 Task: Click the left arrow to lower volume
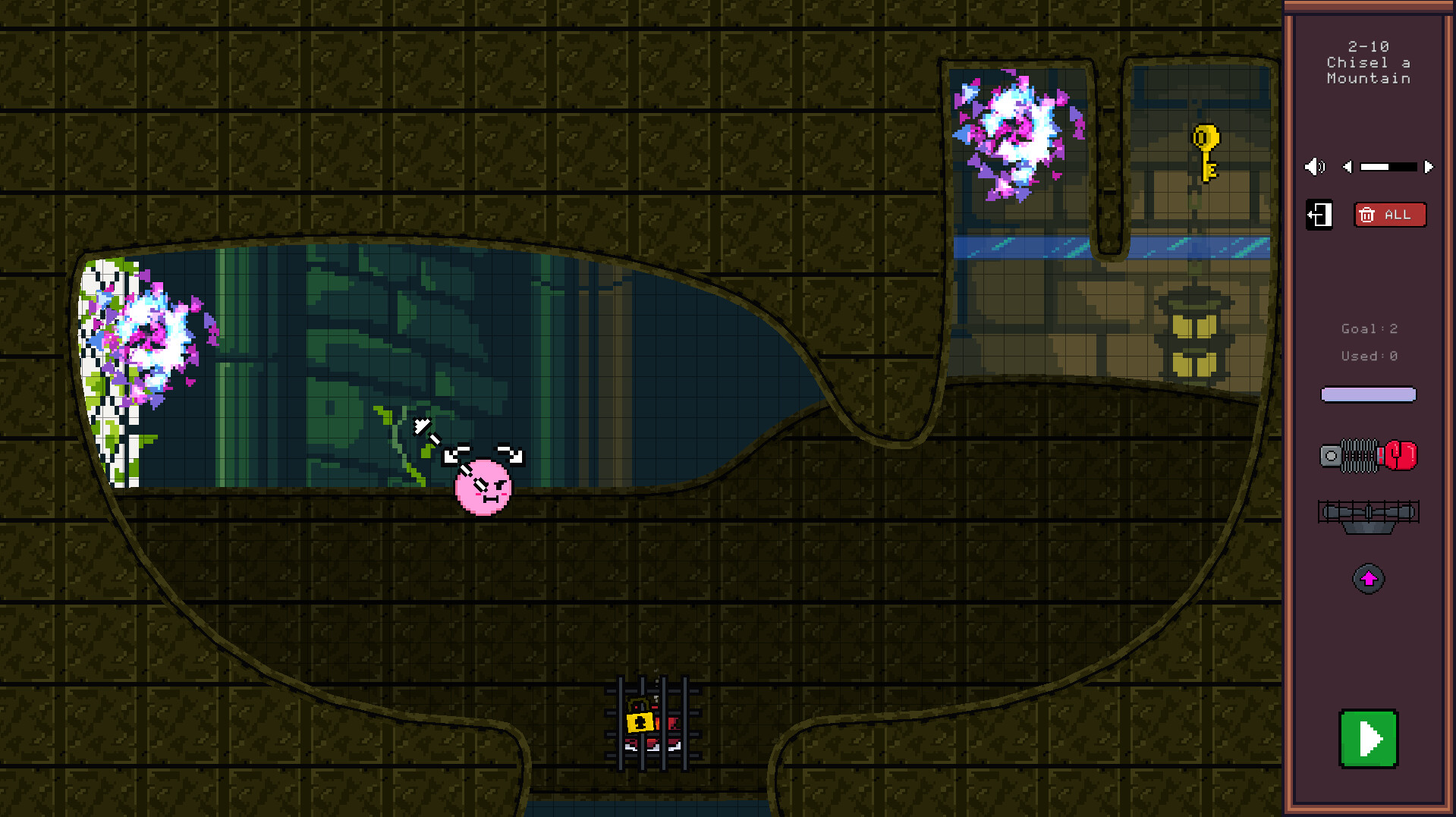point(1348,167)
